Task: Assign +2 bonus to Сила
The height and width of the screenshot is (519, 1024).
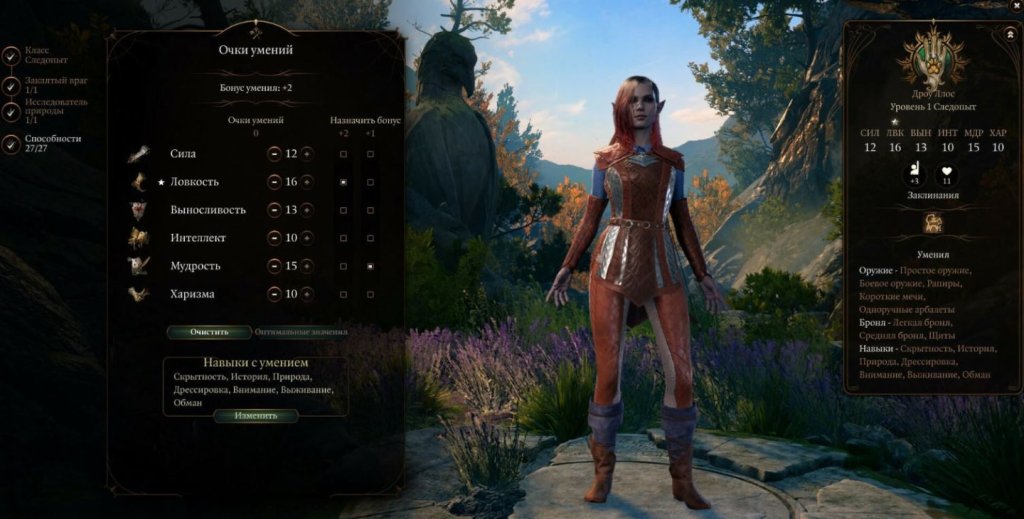Action: 344,154
